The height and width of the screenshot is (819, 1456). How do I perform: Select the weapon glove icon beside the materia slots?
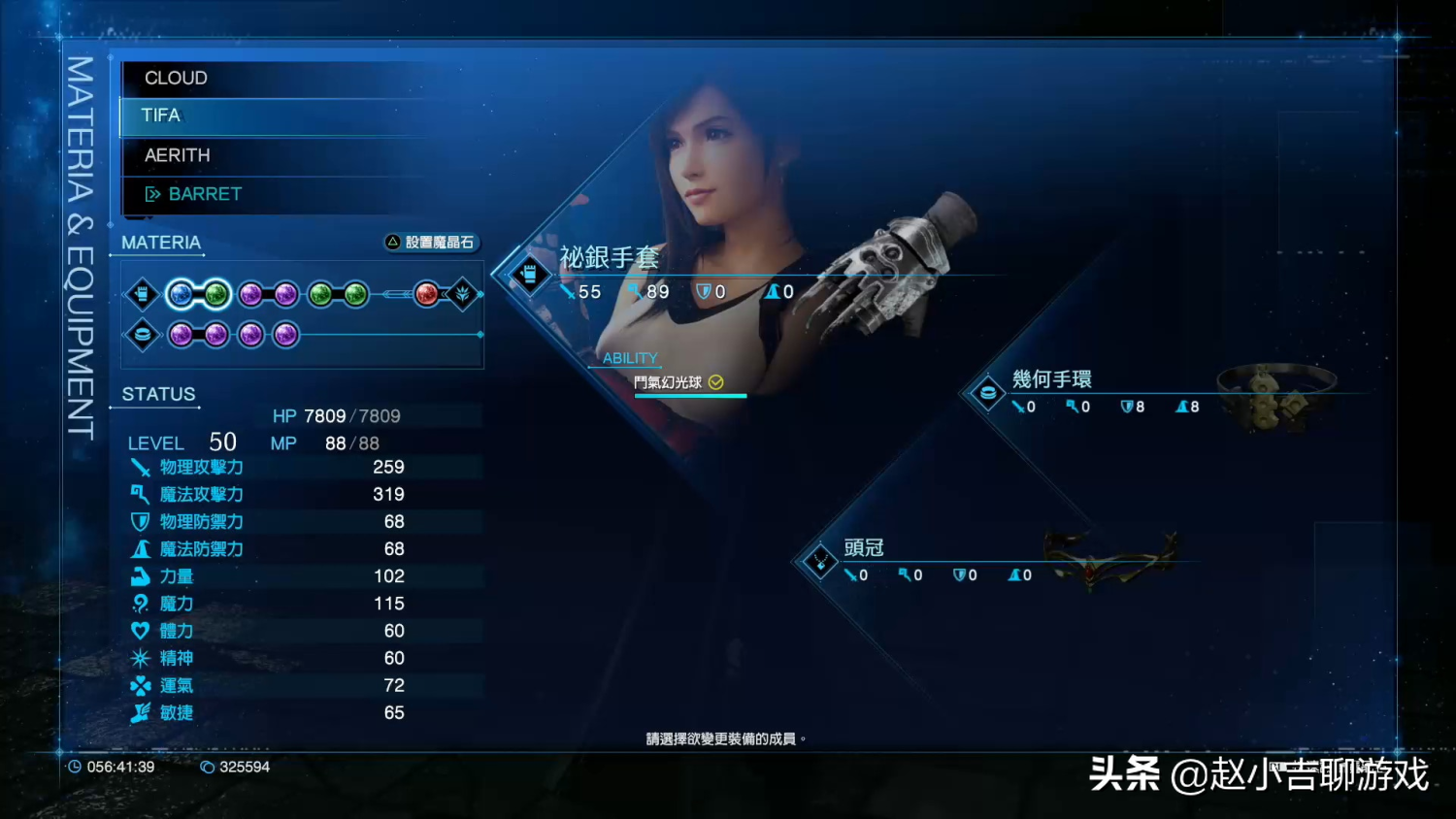143,293
